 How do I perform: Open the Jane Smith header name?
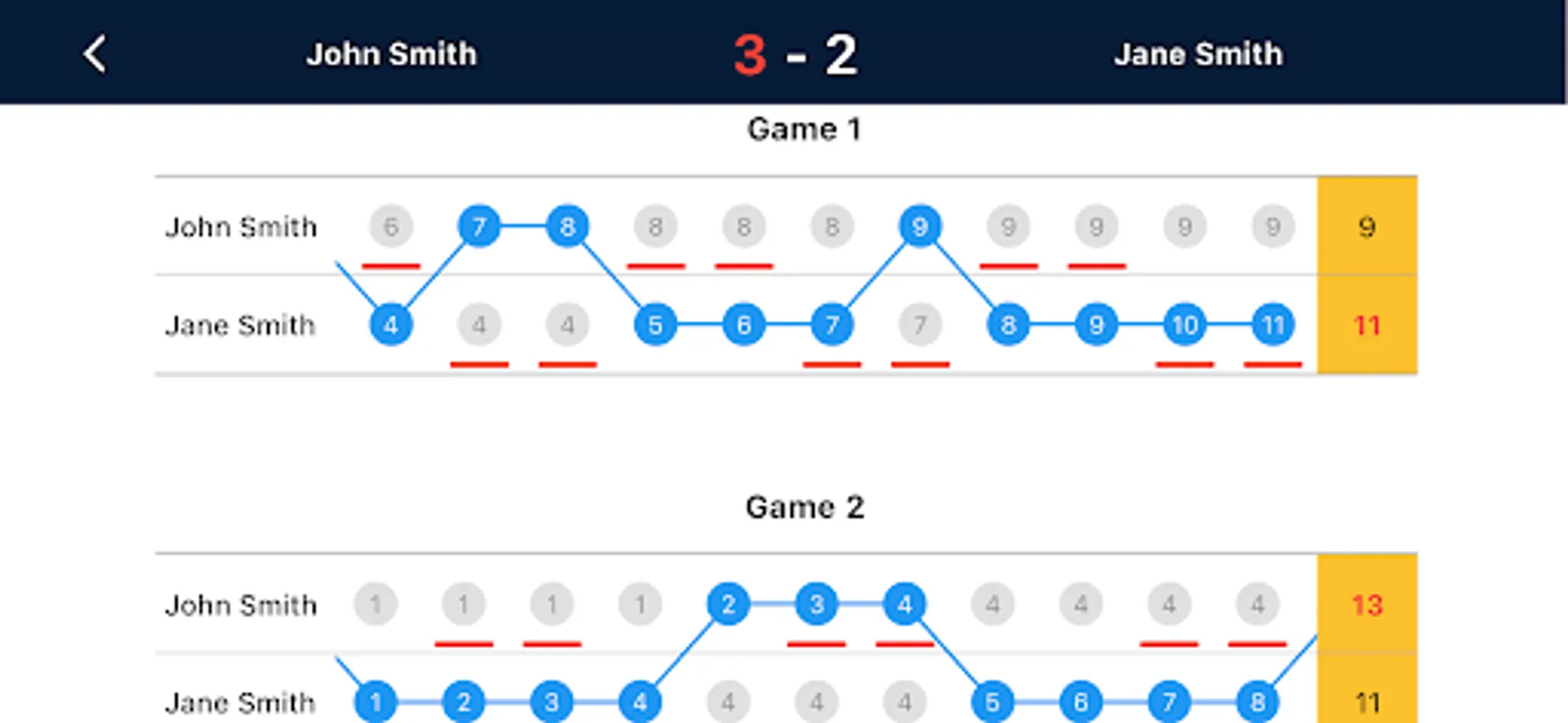(1198, 54)
